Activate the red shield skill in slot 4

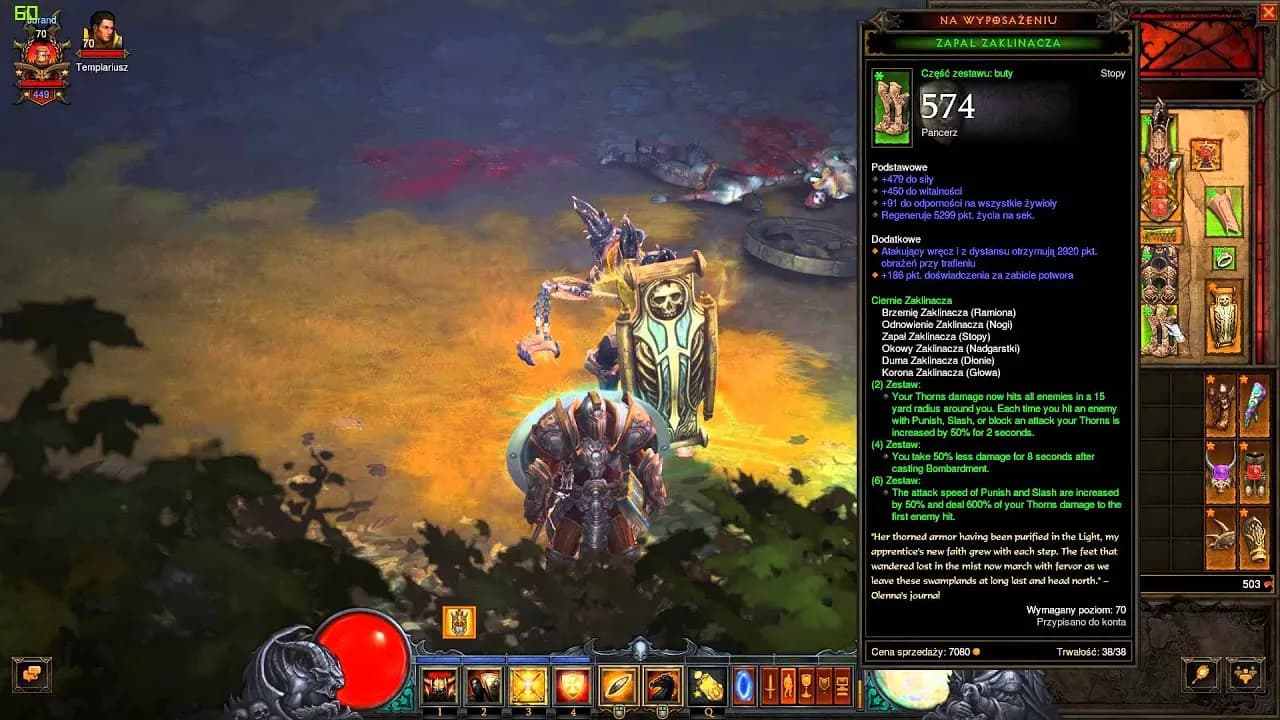click(x=573, y=686)
